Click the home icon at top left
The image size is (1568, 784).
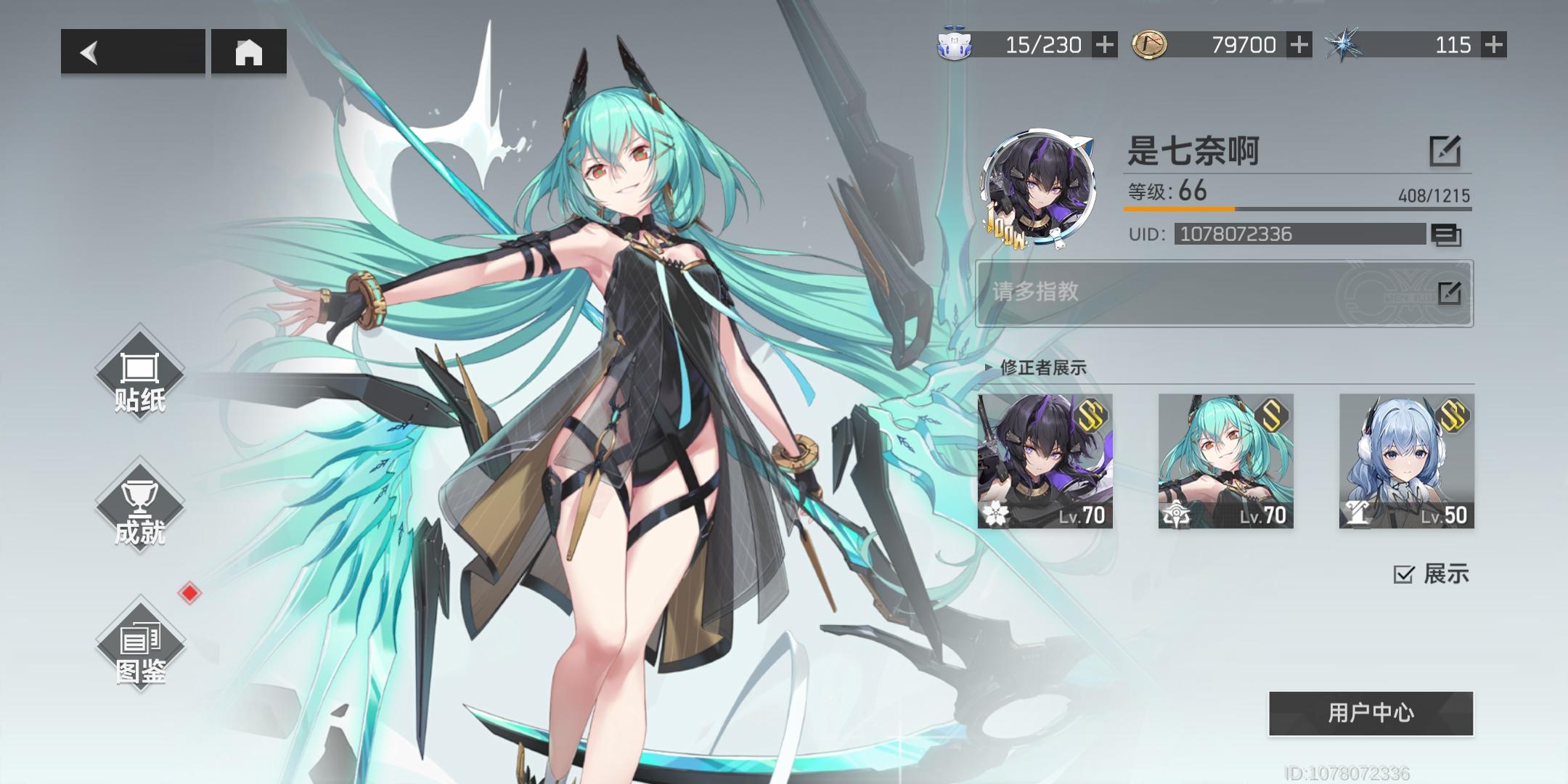click(250, 52)
